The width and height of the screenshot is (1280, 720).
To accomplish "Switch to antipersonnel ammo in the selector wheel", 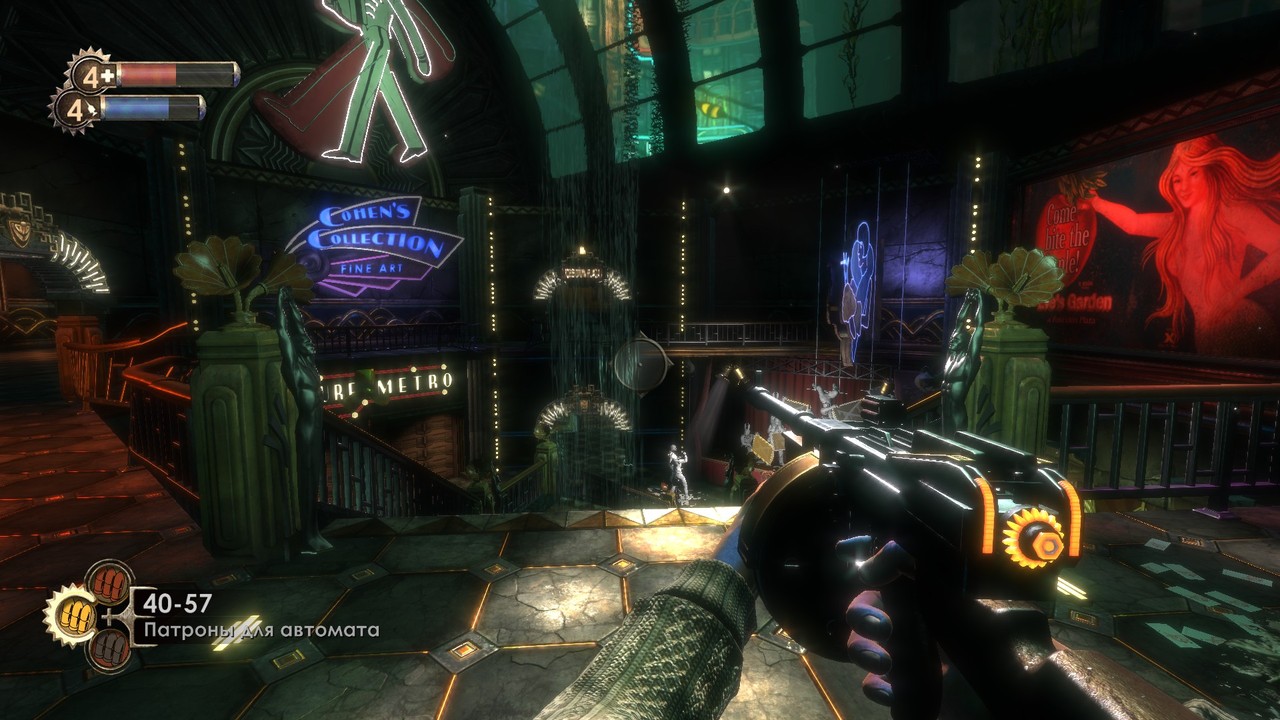I will (x=109, y=585).
